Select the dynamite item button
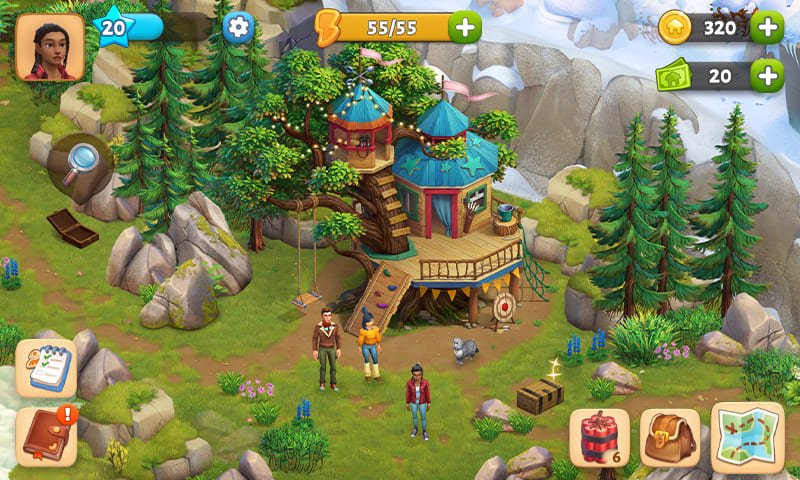The width and height of the screenshot is (800, 480). pyautogui.click(x=599, y=439)
